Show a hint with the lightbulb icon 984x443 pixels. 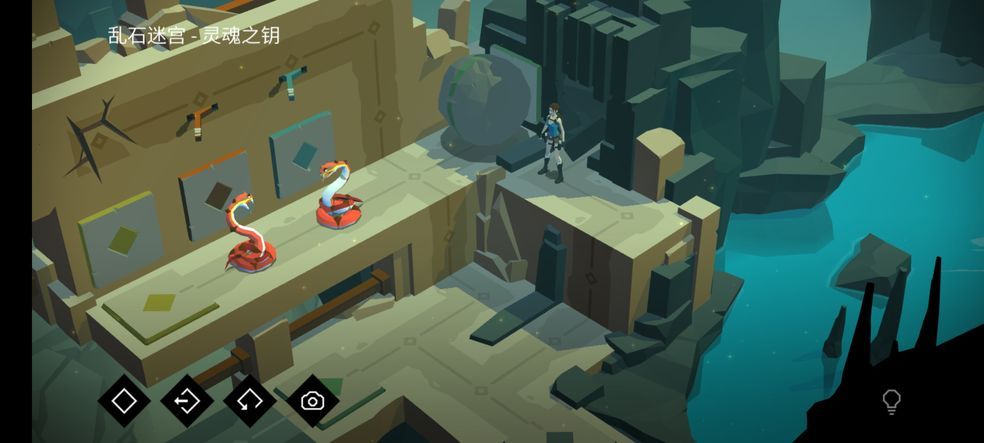pos(891,402)
